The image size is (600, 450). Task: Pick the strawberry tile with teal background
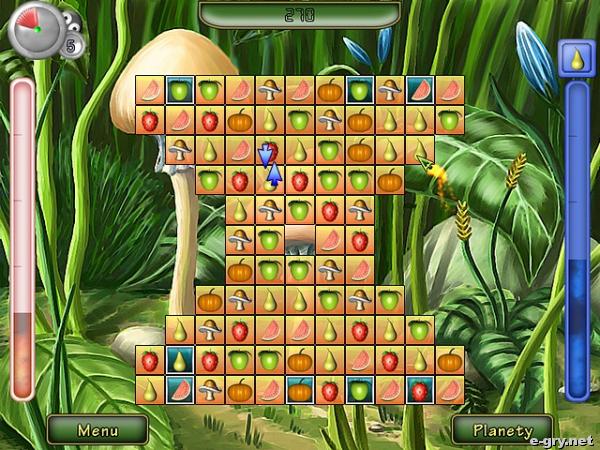[419, 390]
